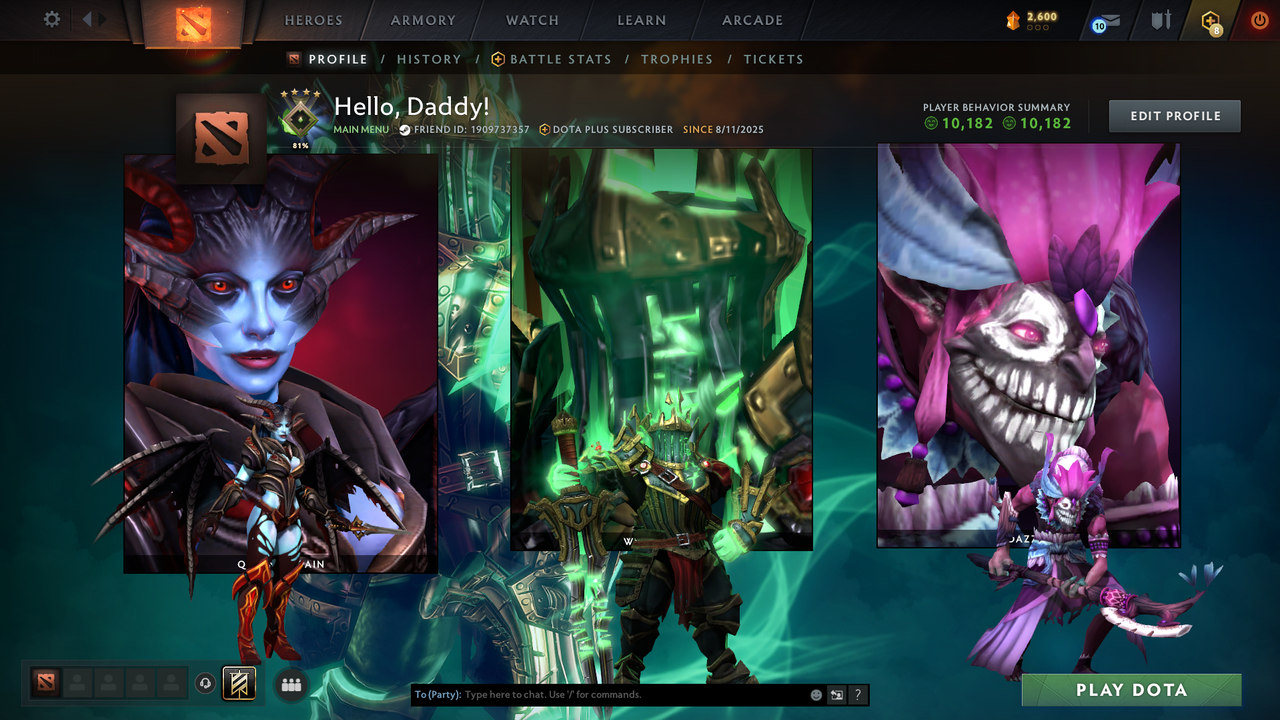Screen dimensions: 1280x720
Task: Toggle the chat channel switcher icon
Action: click(x=836, y=694)
